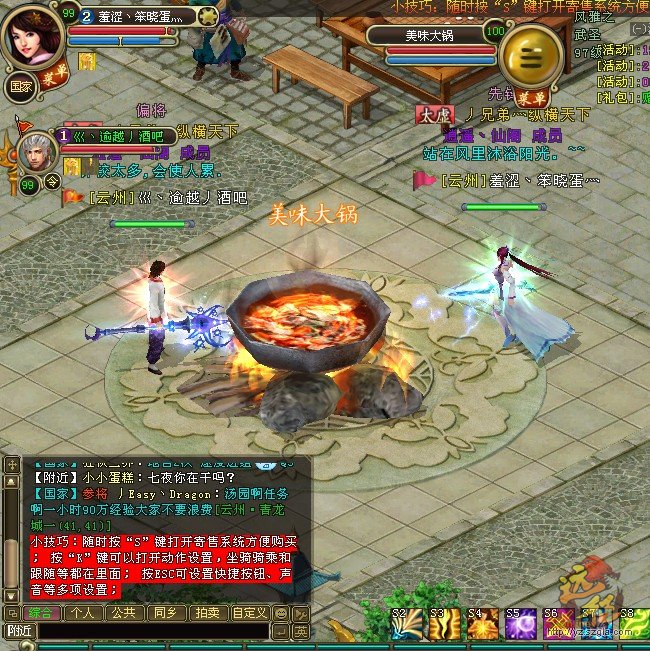This screenshot has height=651, width=650.
Task: Switch to the 公共 chat tab
Action: pyautogui.click(x=124, y=613)
